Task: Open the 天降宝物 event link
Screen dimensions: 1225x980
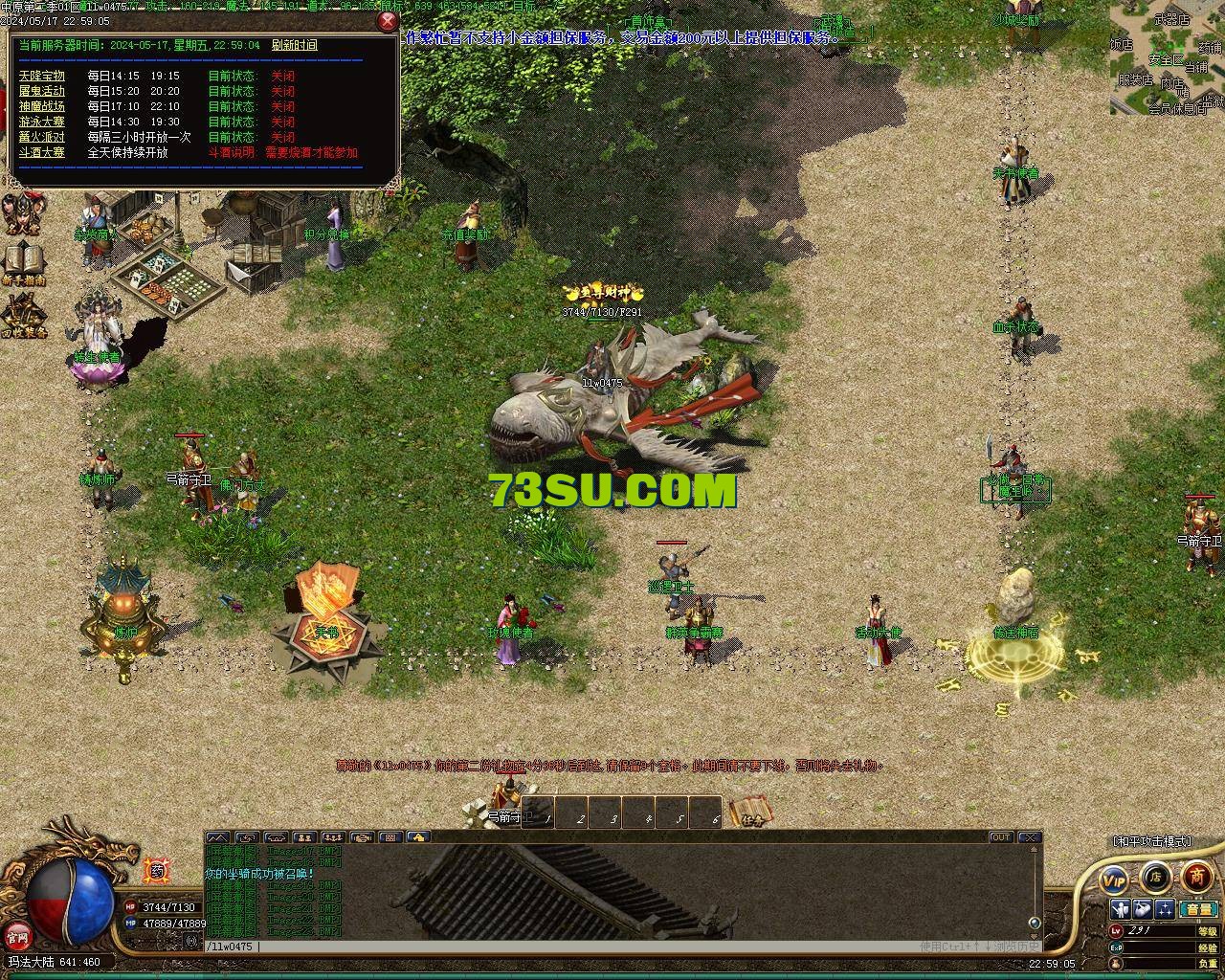Action: click(x=42, y=76)
